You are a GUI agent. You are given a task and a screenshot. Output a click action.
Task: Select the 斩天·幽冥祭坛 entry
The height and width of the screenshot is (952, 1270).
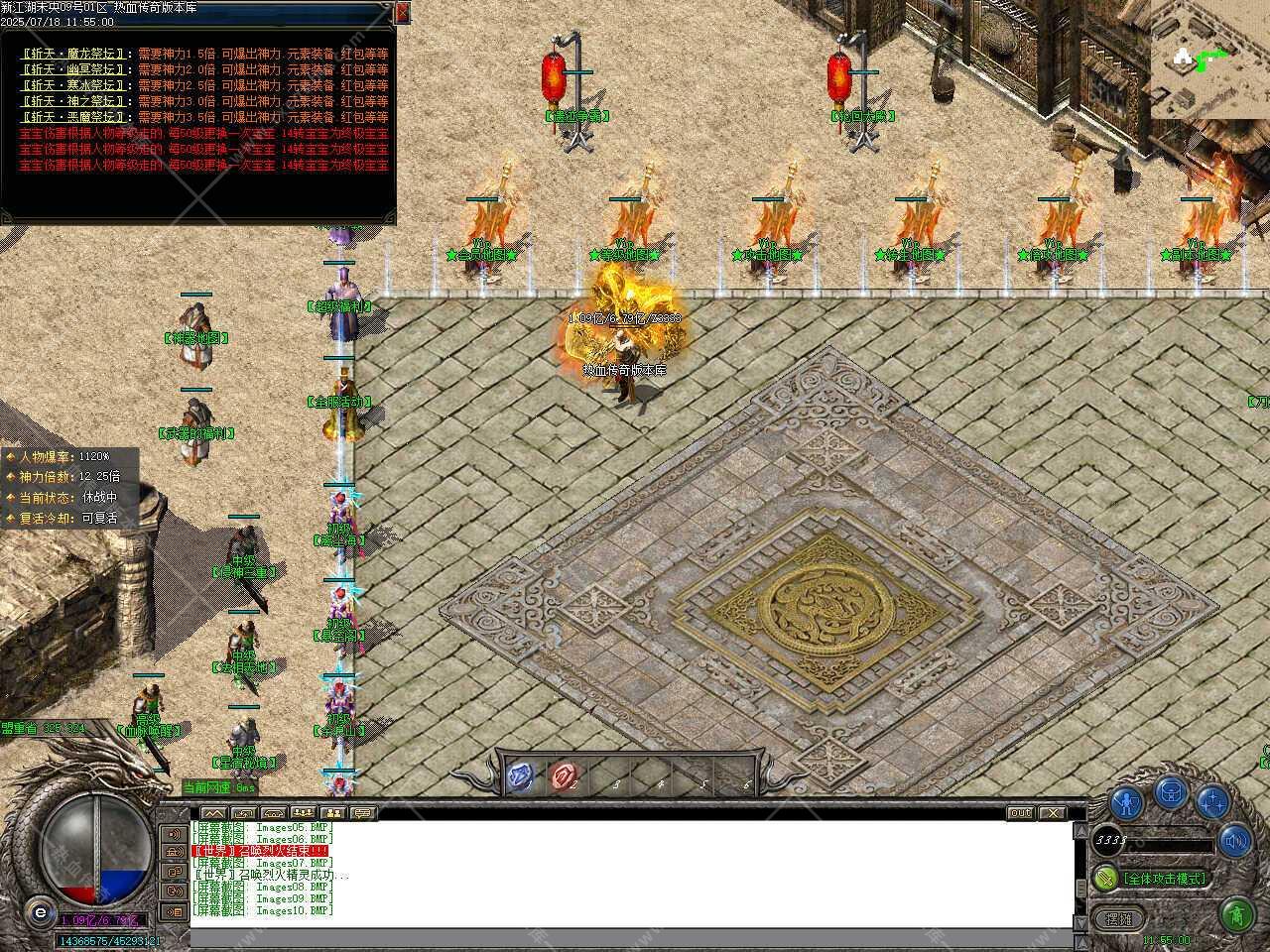point(74,69)
